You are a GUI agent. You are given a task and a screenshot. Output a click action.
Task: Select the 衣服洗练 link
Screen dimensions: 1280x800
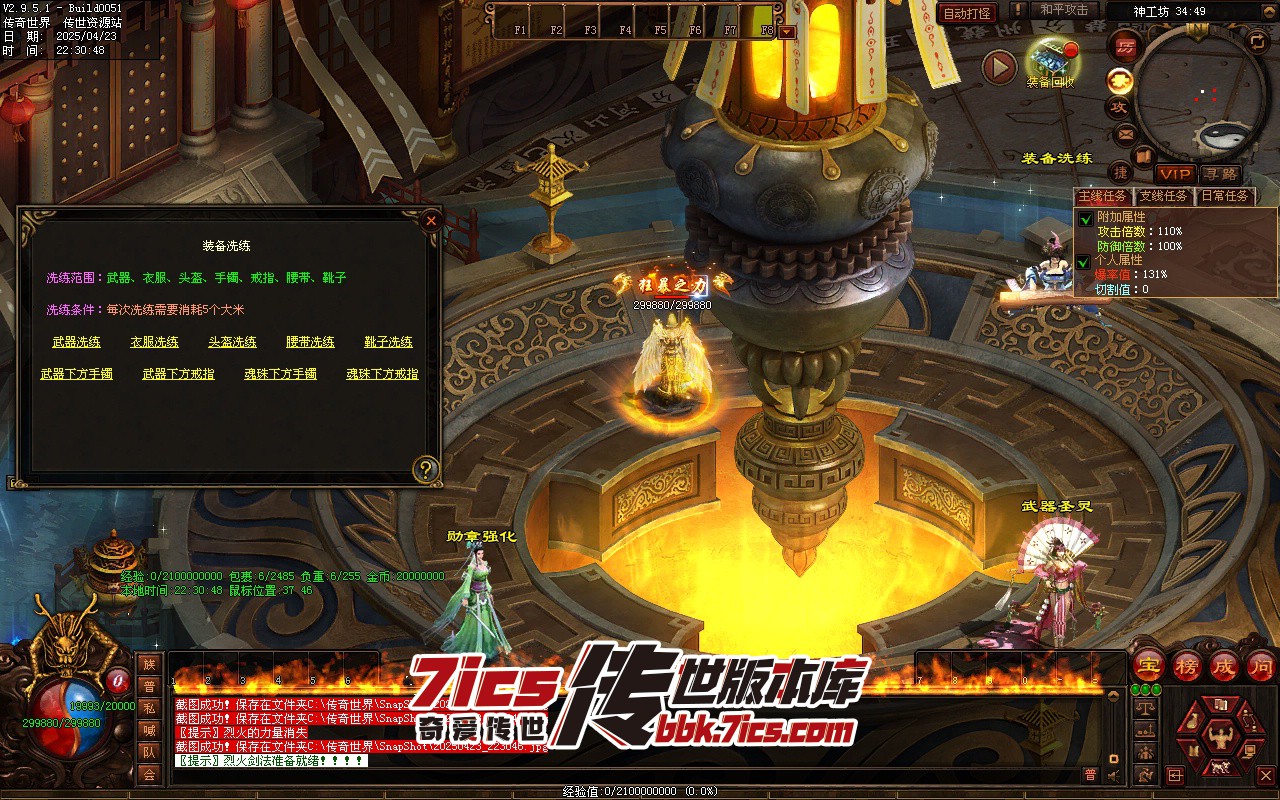154,342
